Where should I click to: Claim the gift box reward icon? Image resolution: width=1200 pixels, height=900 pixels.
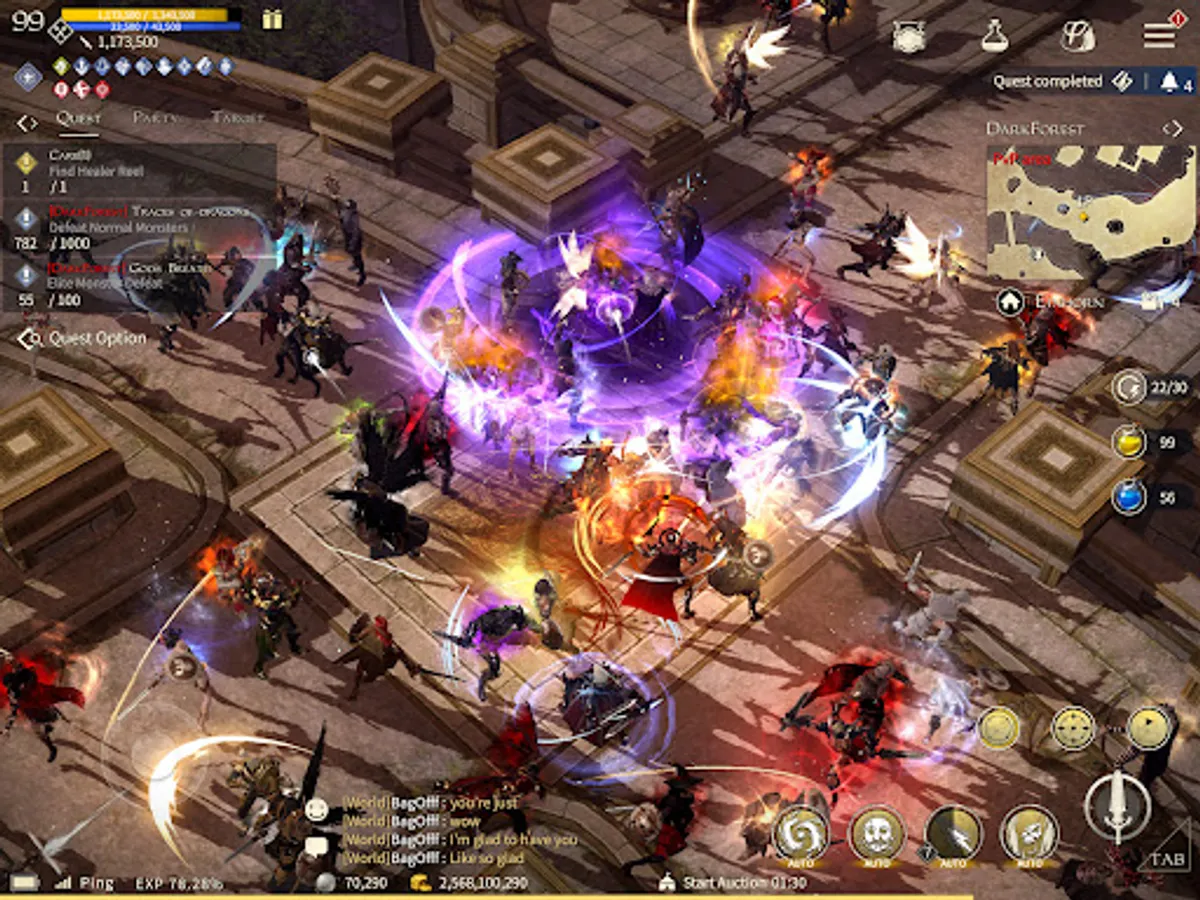(x=272, y=19)
